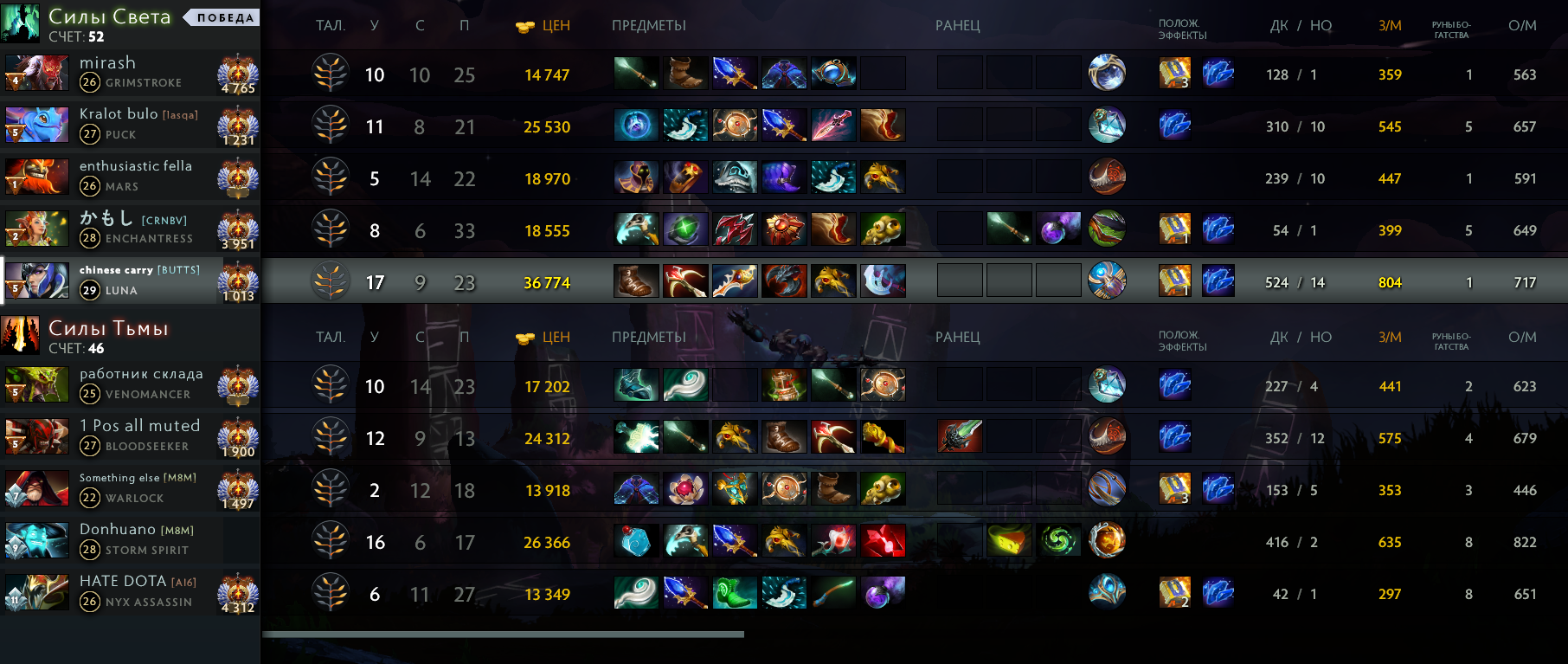Click the horizontal scrollbar under the scoreboard

tap(503, 635)
